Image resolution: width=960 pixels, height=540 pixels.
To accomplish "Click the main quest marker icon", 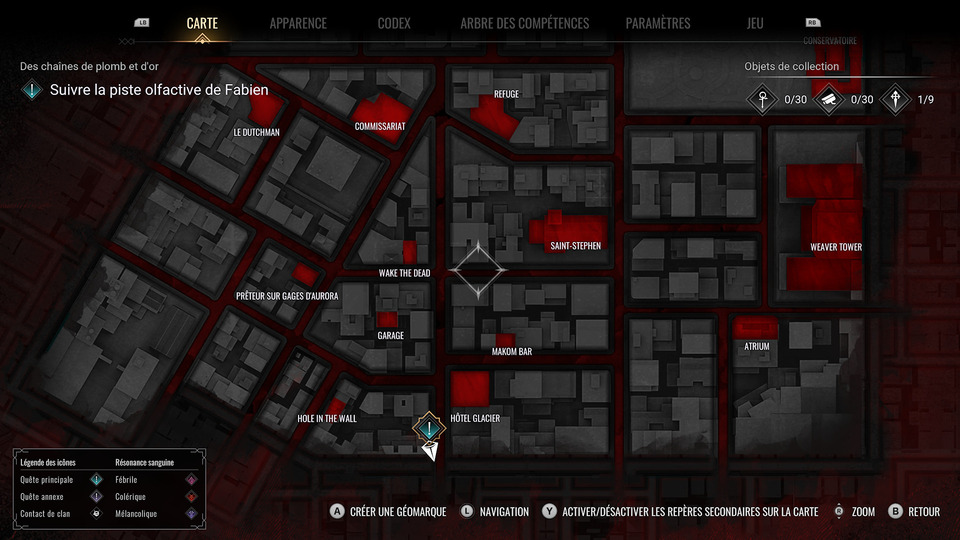I will click(x=429, y=427).
